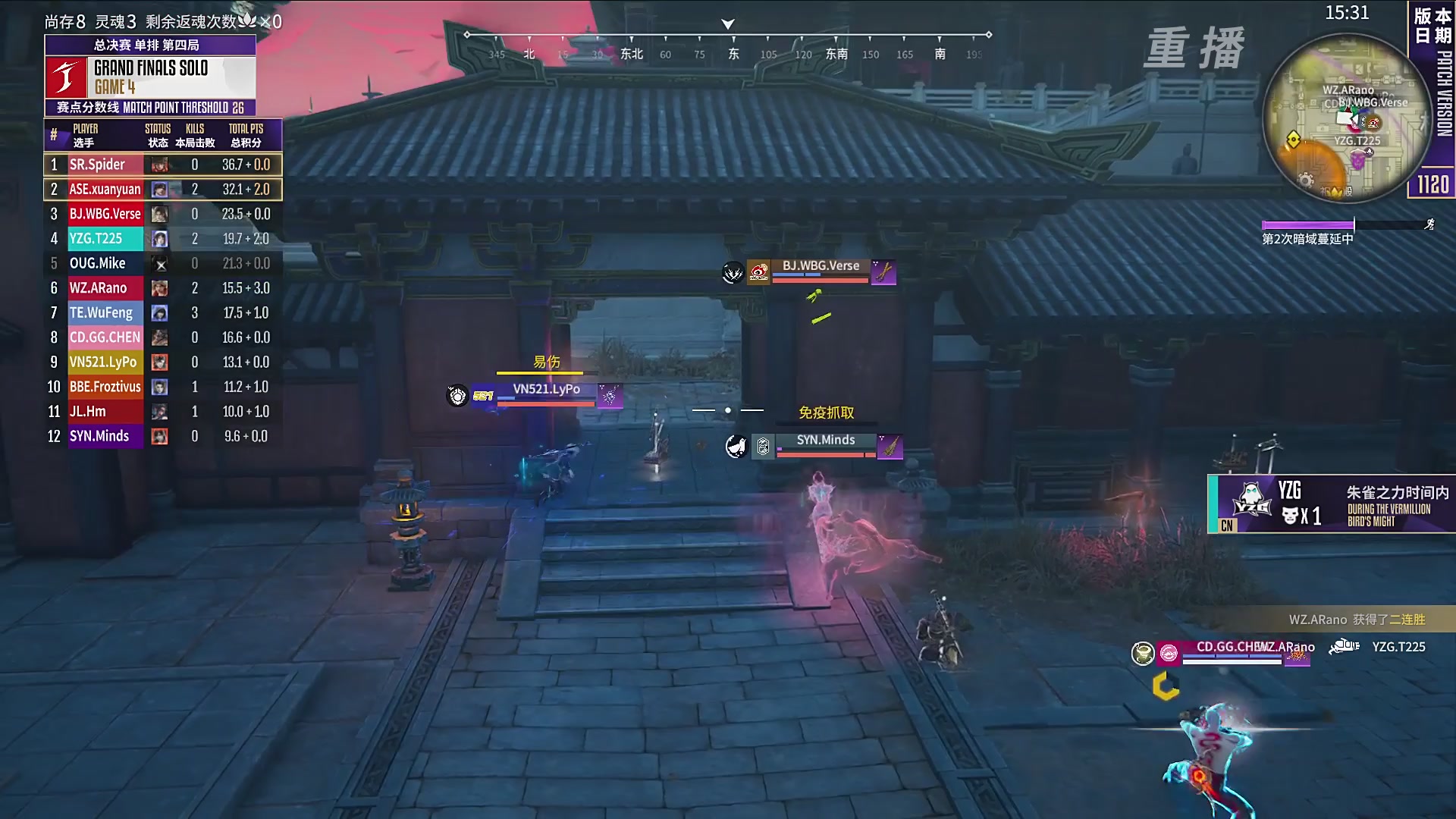Click the lotus icon by the revive counter
The height and width of the screenshot is (819, 1456).
coord(247,22)
